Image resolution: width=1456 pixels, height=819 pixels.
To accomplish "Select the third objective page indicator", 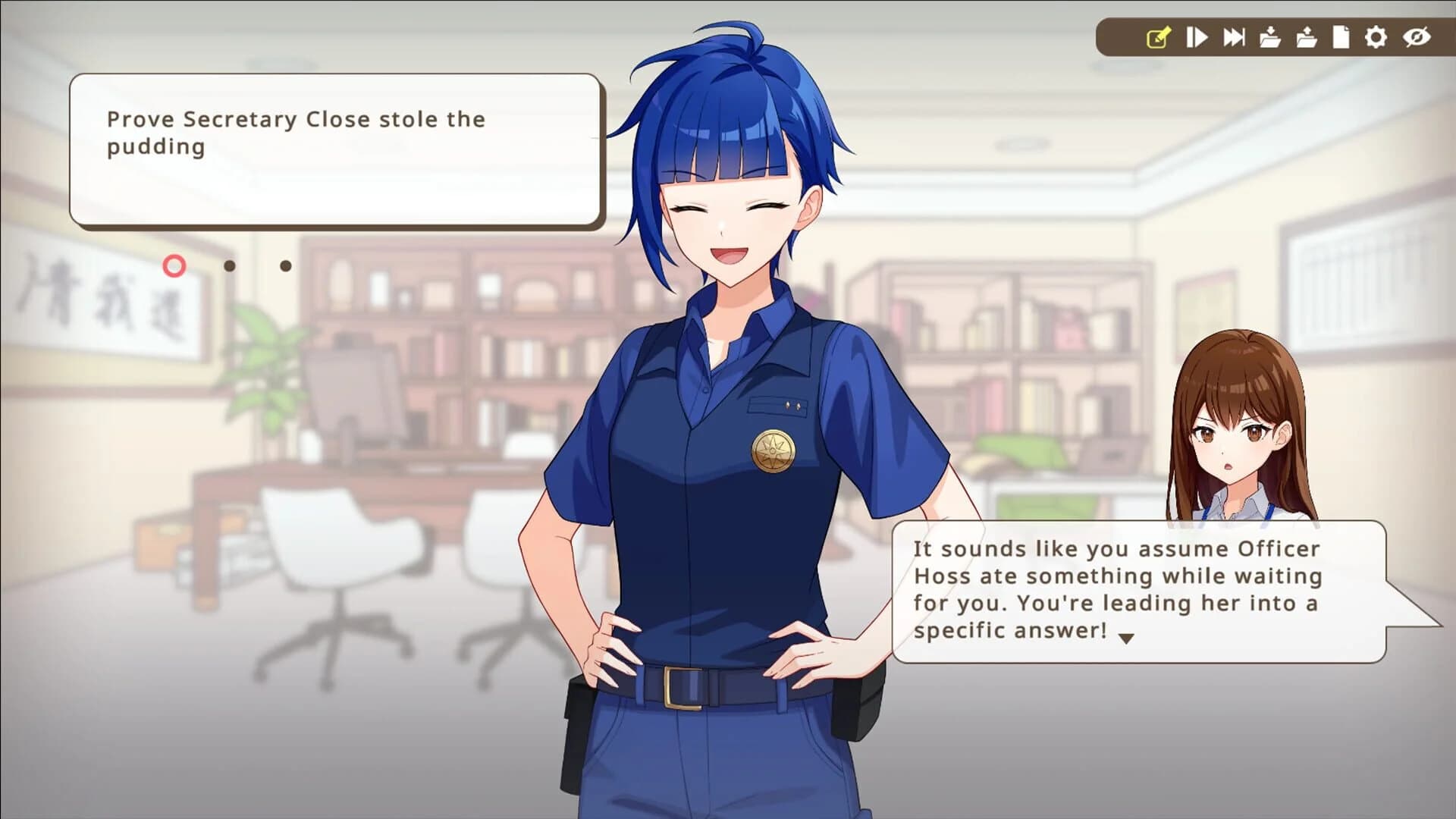I will pyautogui.click(x=286, y=266).
